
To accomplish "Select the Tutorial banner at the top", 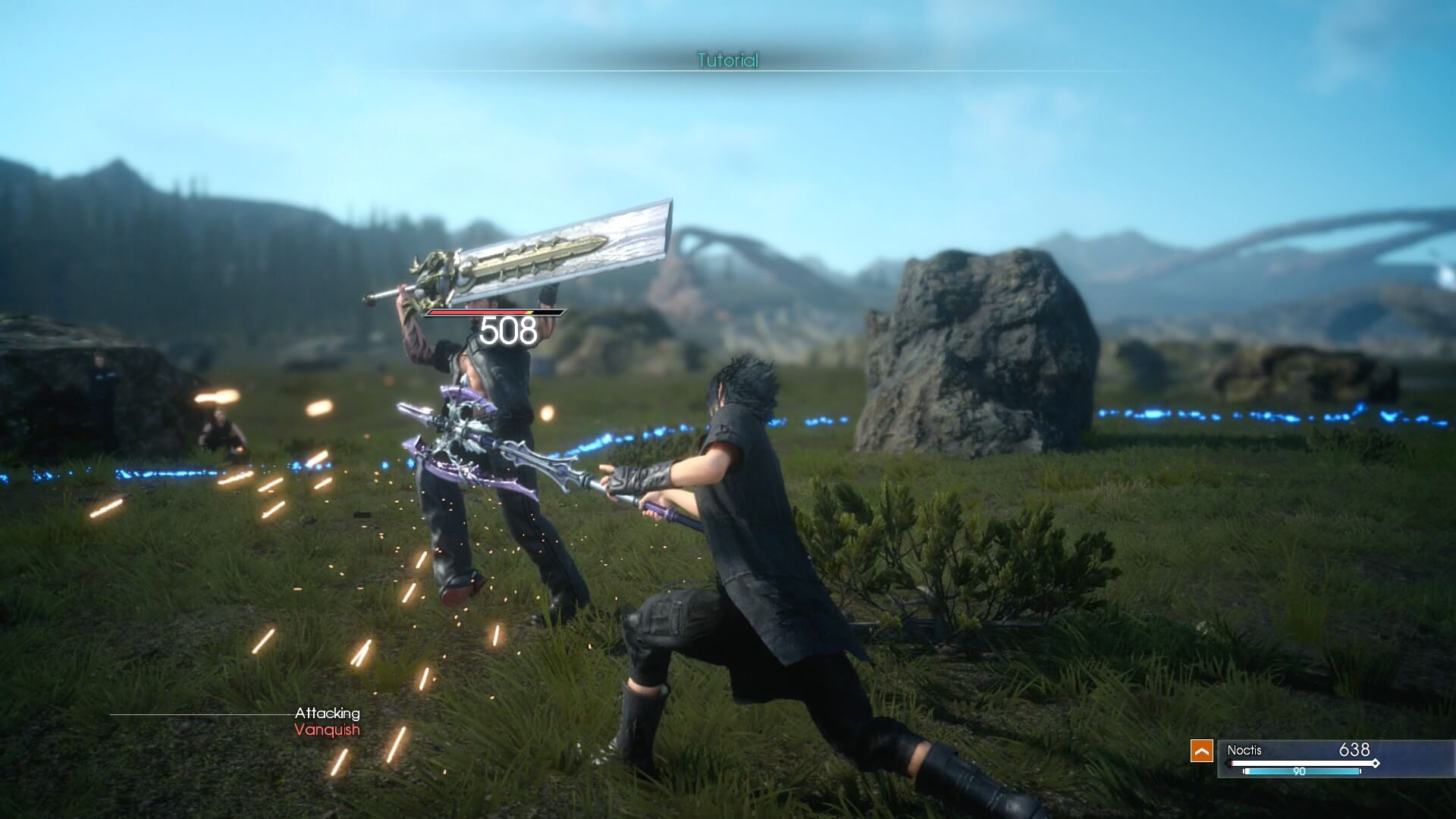I will click(726, 59).
